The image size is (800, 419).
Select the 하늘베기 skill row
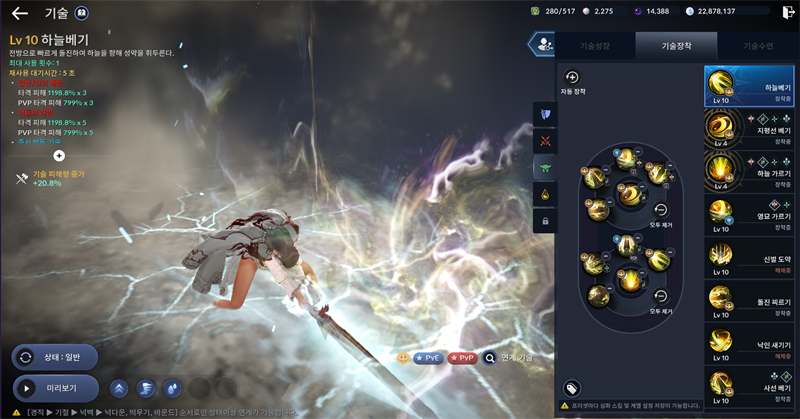click(750, 86)
